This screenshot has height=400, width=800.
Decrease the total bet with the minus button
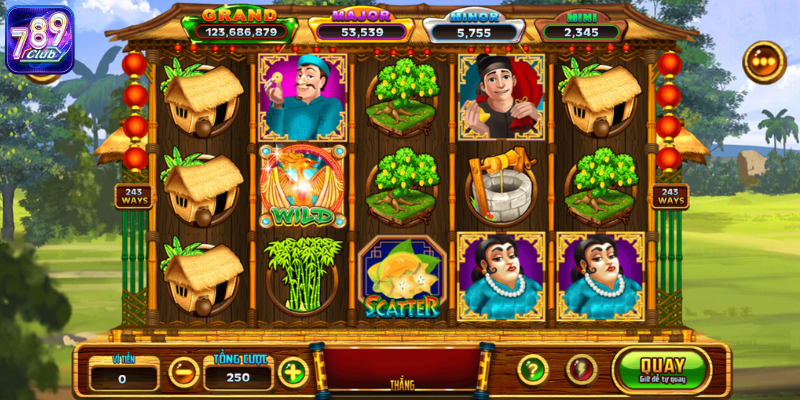(x=183, y=372)
